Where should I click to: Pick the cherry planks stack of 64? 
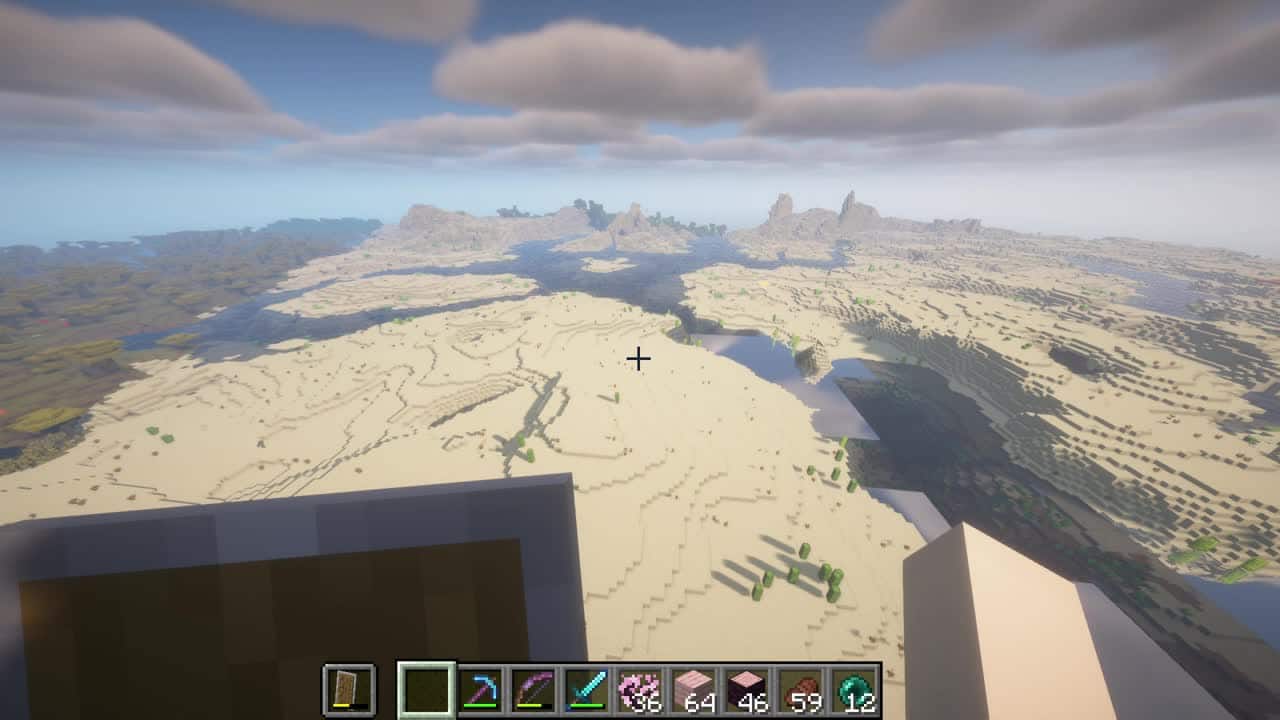click(x=694, y=689)
